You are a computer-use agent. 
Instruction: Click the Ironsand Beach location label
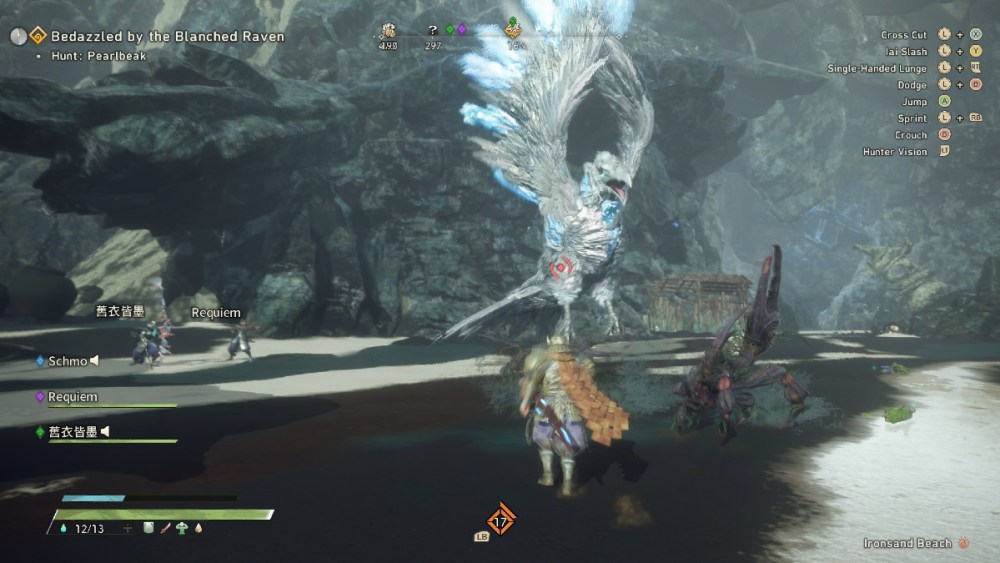[x=907, y=543]
